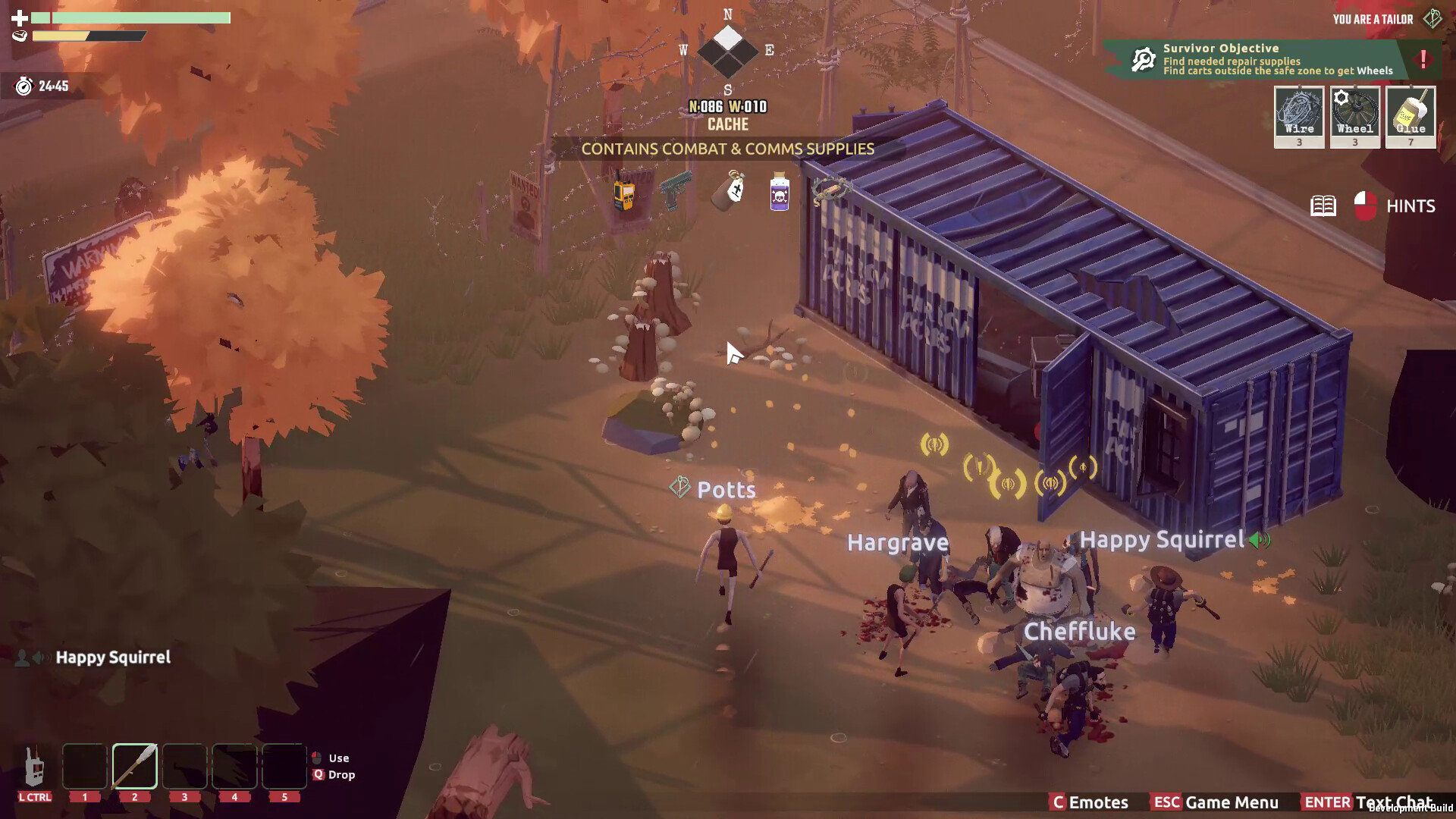Select the Wire repair supply icon
This screenshot has width=1456, height=819.
click(1299, 116)
